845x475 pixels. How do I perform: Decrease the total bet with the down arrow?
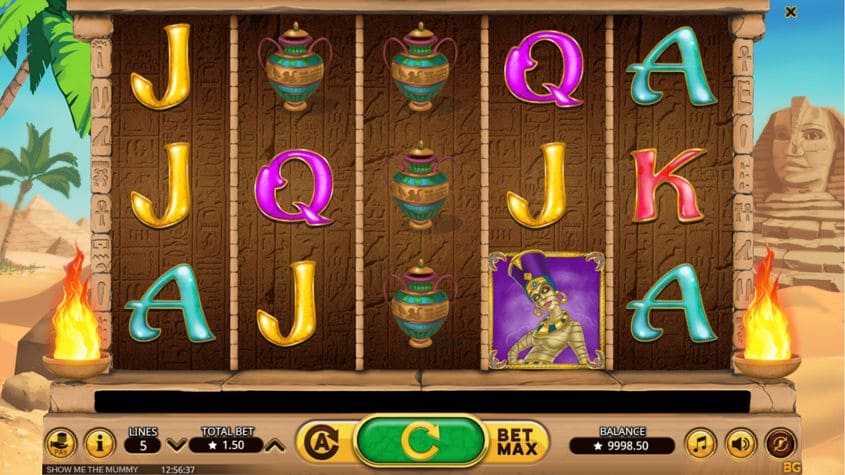point(176,444)
